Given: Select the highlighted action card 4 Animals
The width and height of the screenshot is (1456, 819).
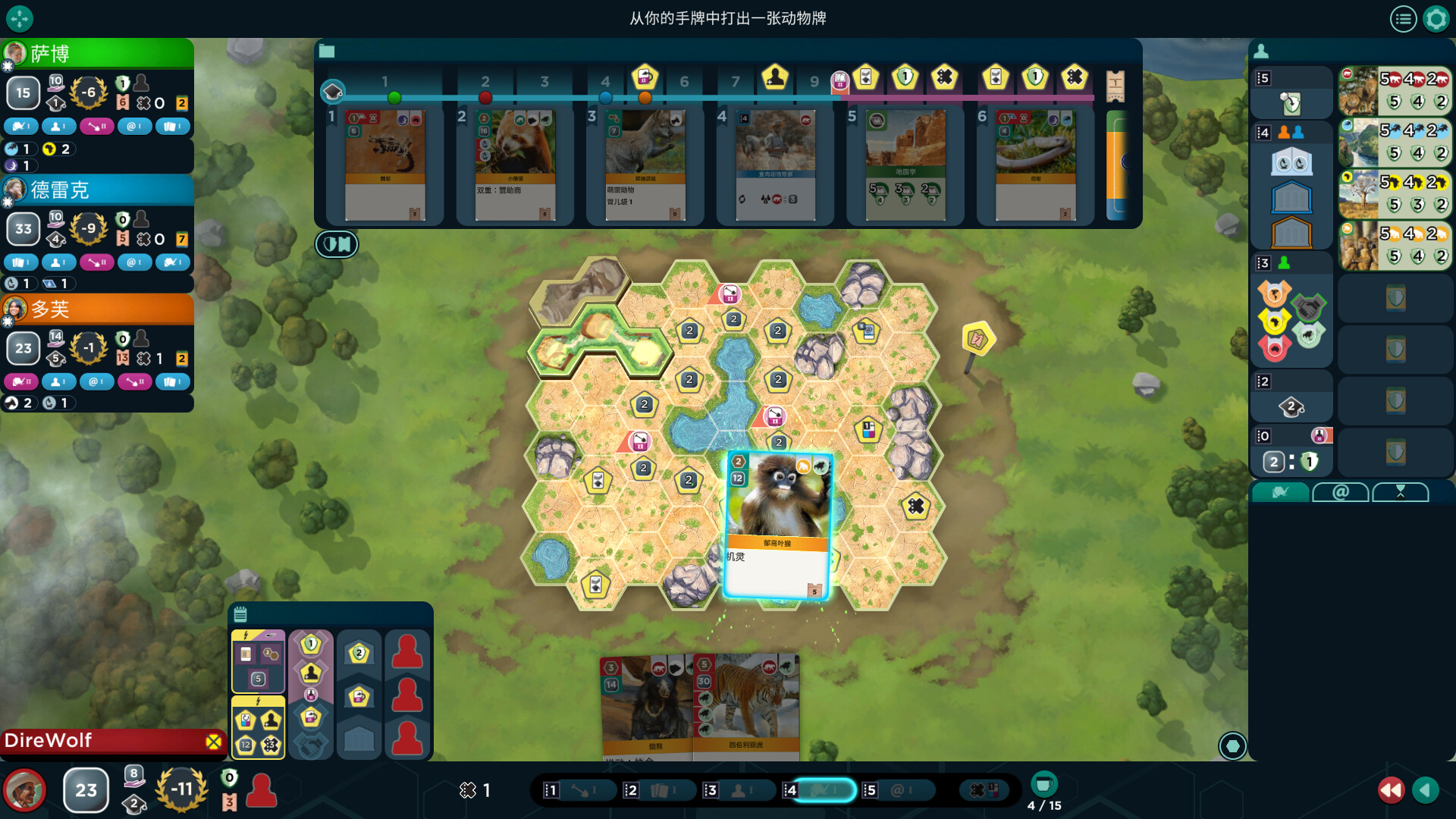Looking at the screenshot, I should click(x=821, y=790).
